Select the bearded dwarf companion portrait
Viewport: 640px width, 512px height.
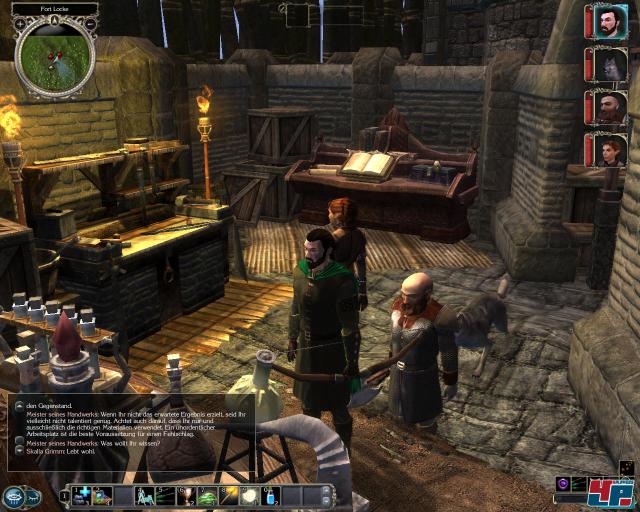(x=607, y=107)
